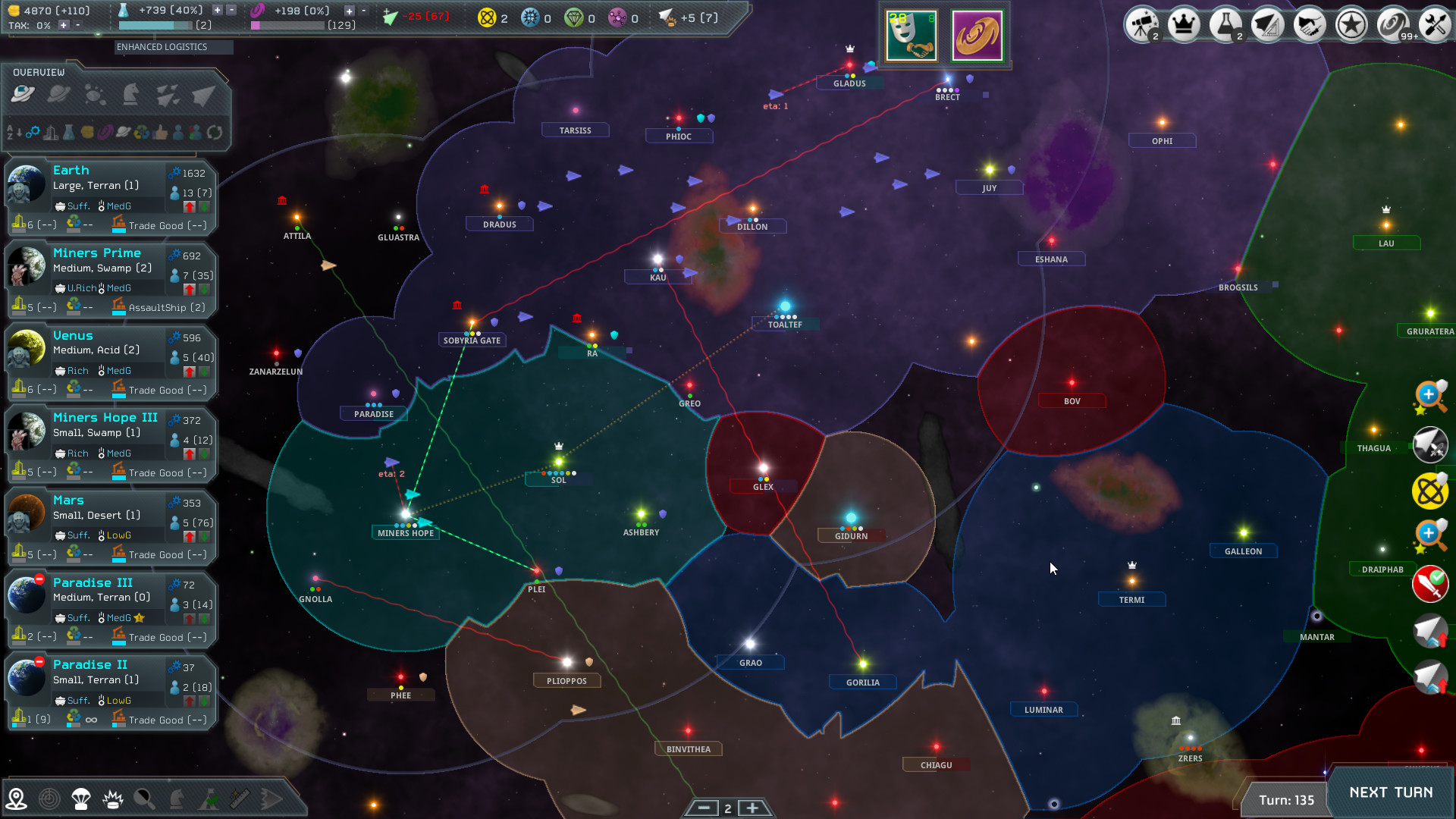
Task: Click the masked-face influence card at top center
Action: pyautogui.click(x=911, y=35)
